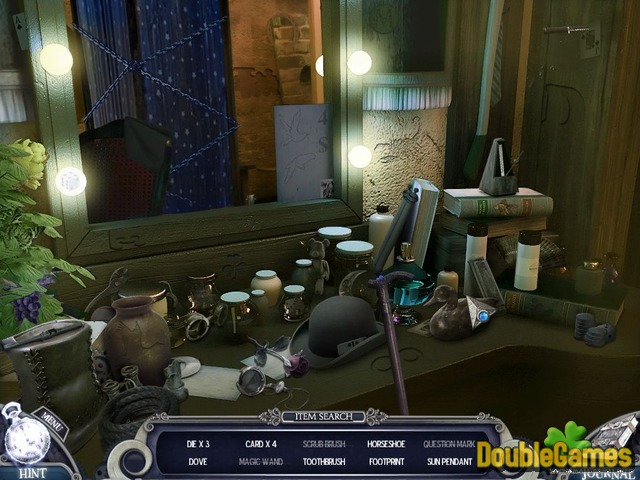Choose 'Toothbrush' in the item list
Image resolution: width=640 pixels, height=480 pixels.
(322, 461)
